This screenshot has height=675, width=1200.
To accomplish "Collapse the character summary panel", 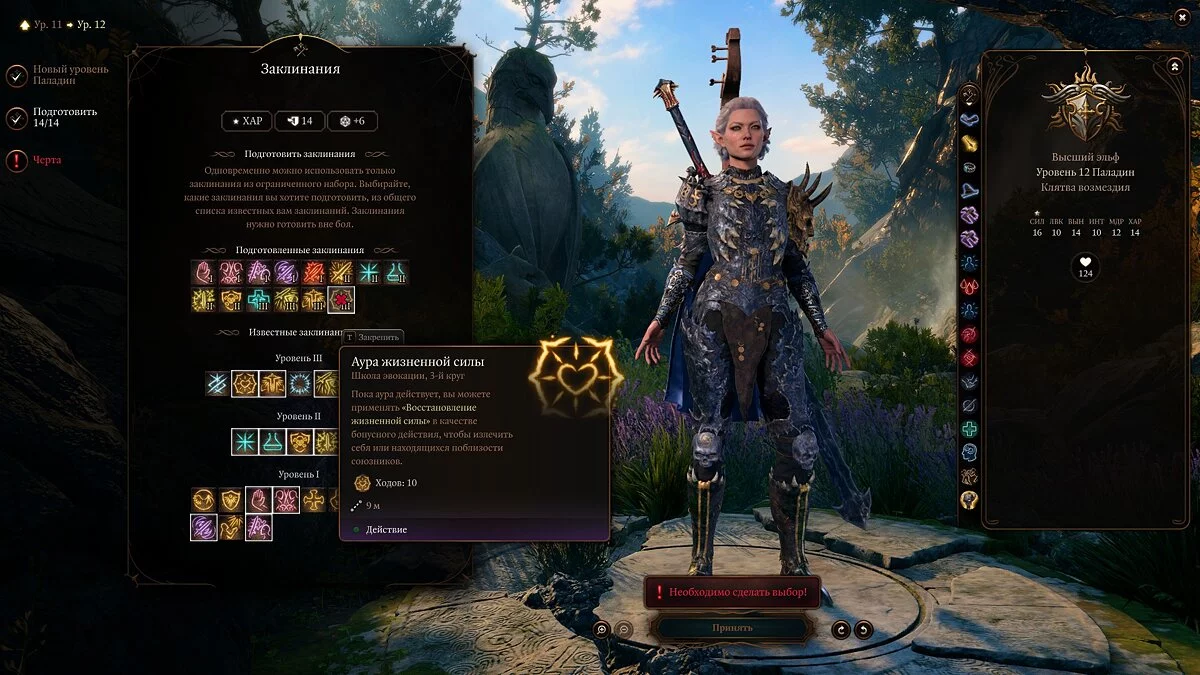I will 1174,66.
